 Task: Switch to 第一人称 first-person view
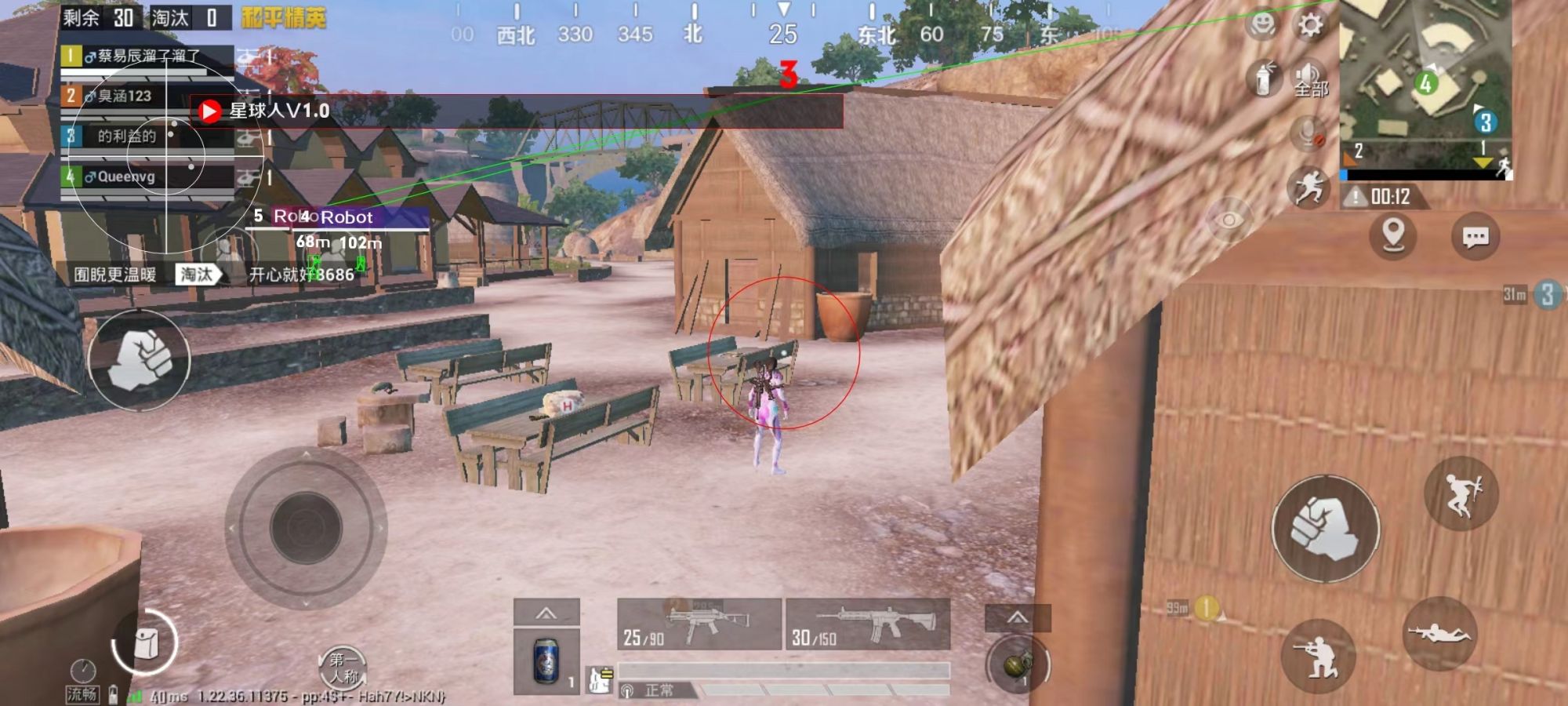[345, 667]
